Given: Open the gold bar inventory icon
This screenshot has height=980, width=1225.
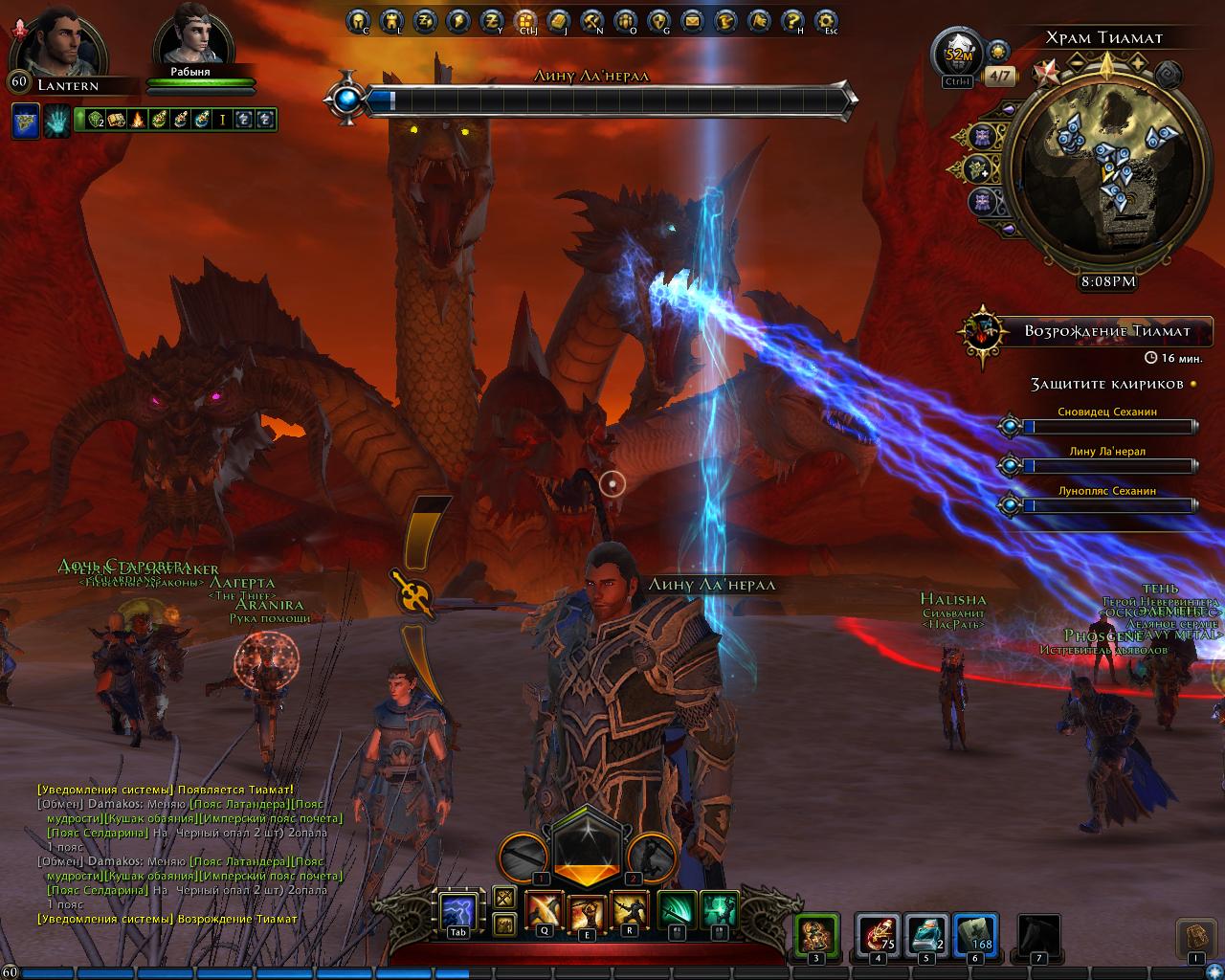Looking at the screenshot, I should pos(558,19).
